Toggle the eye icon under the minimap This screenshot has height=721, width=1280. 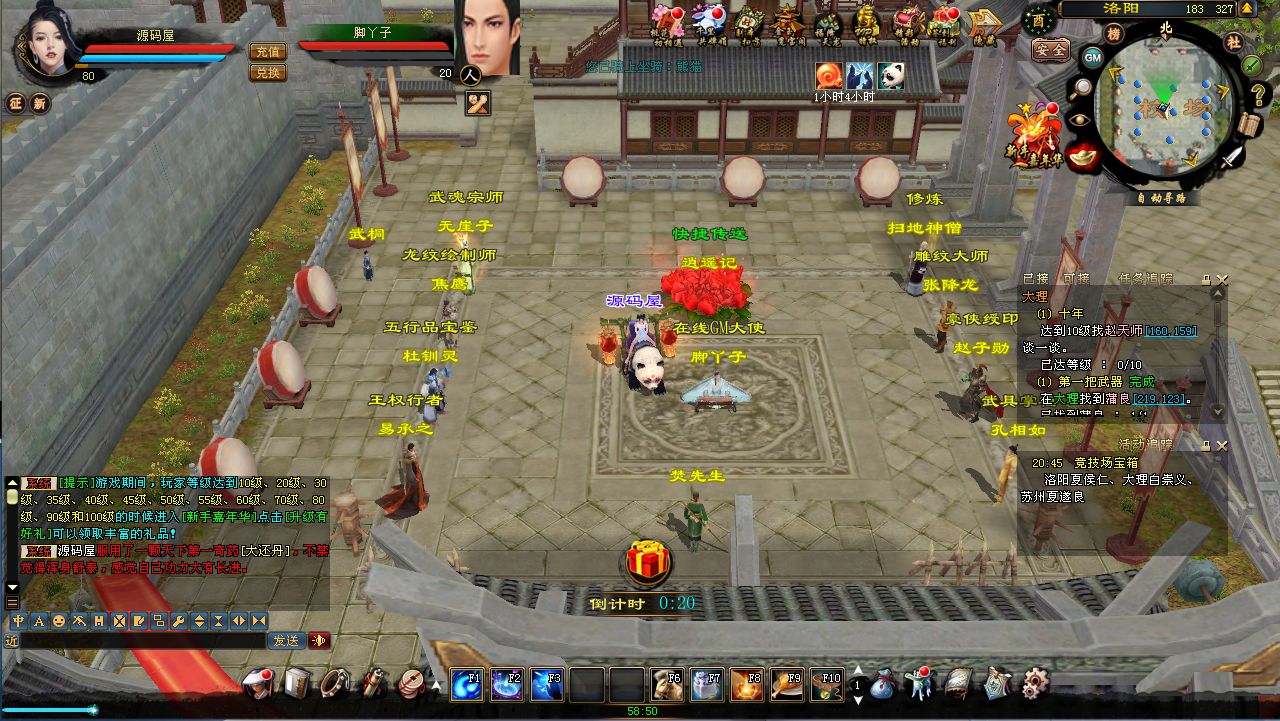[1080, 119]
